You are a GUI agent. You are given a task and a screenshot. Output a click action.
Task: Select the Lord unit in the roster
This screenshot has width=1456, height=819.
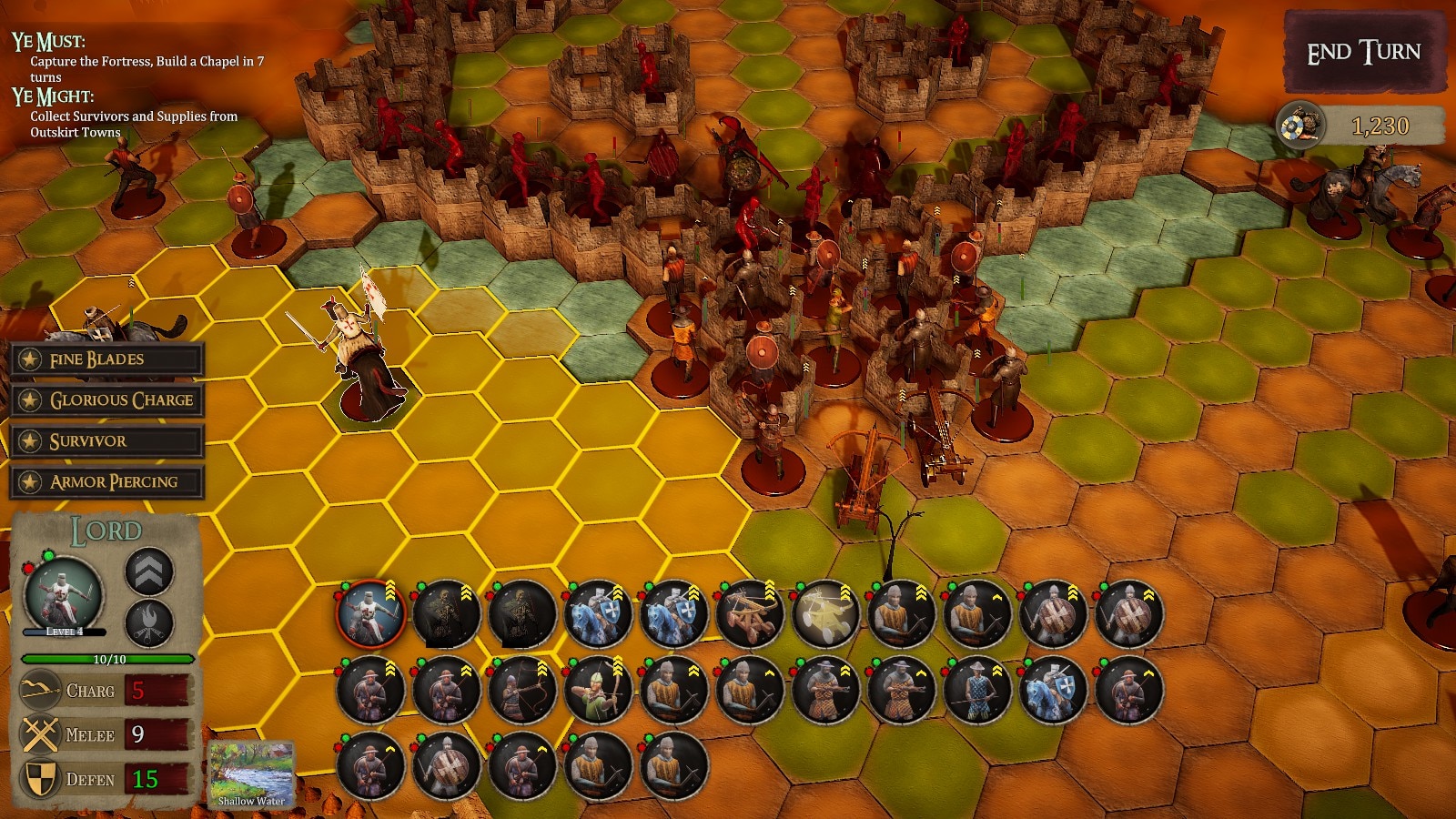[370, 614]
